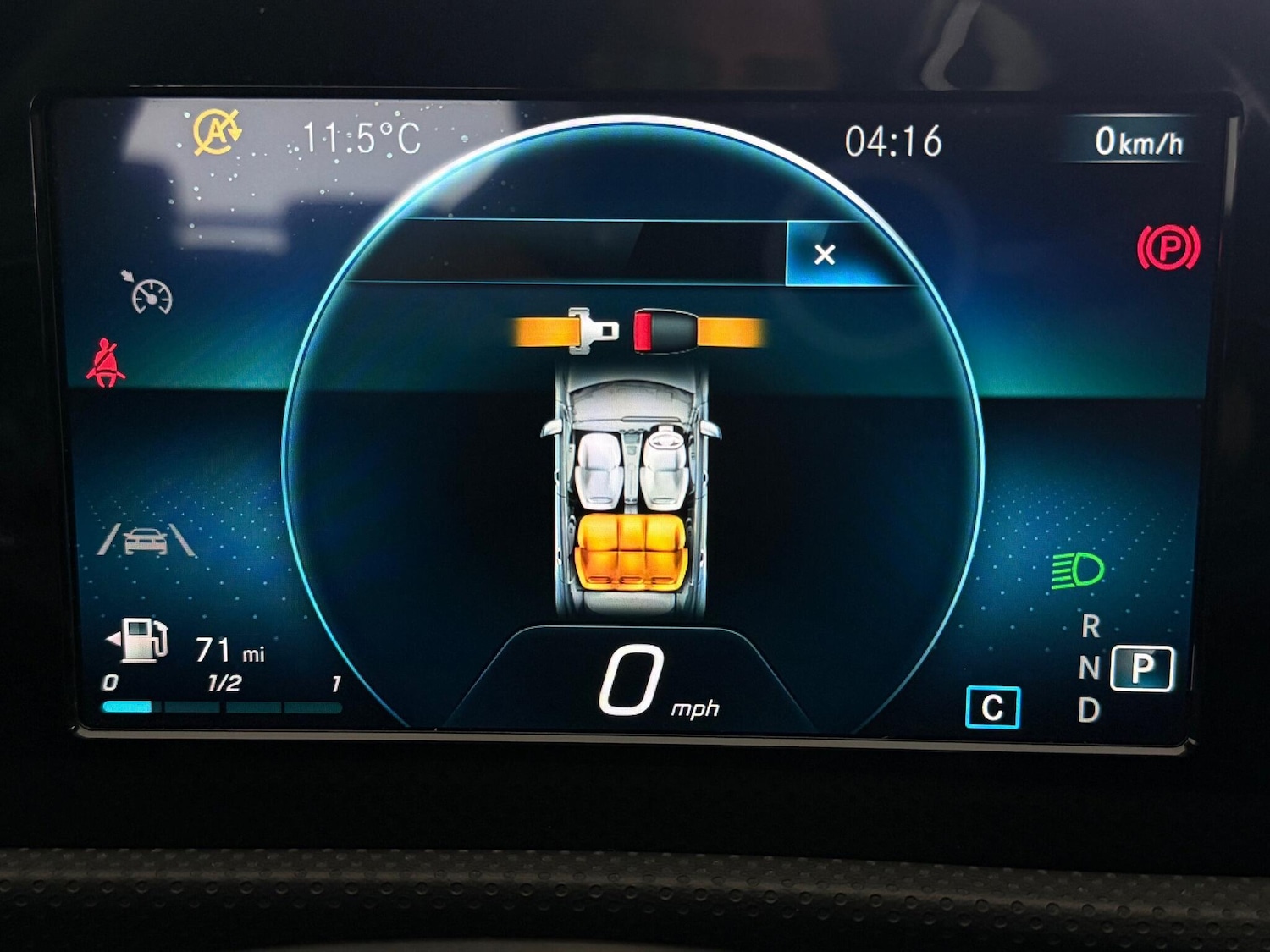This screenshot has height=952, width=1270.
Task: Close the seat belt warning message
Action: point(825,254)
